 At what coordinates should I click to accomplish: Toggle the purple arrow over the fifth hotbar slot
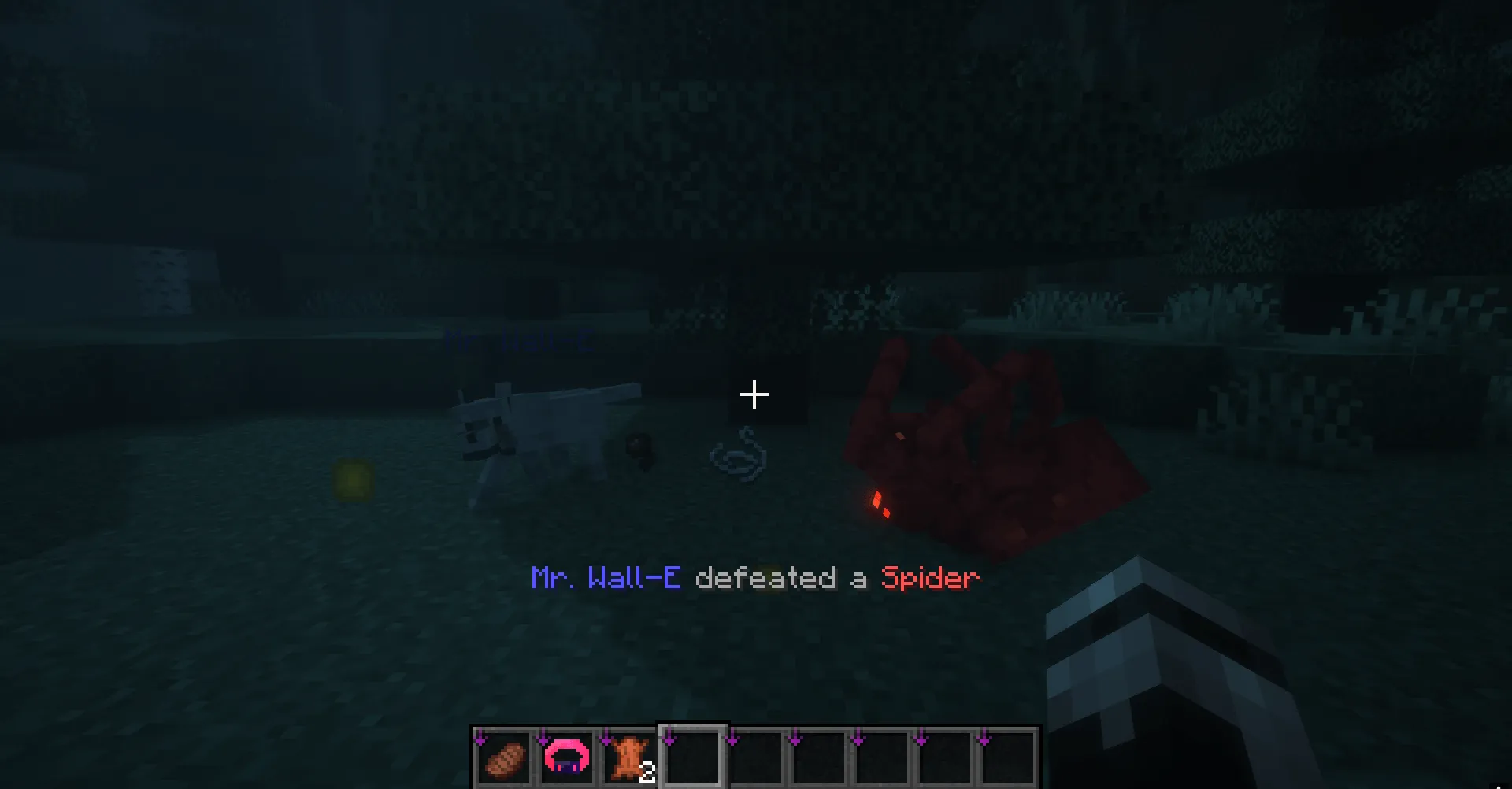[733, 739]
